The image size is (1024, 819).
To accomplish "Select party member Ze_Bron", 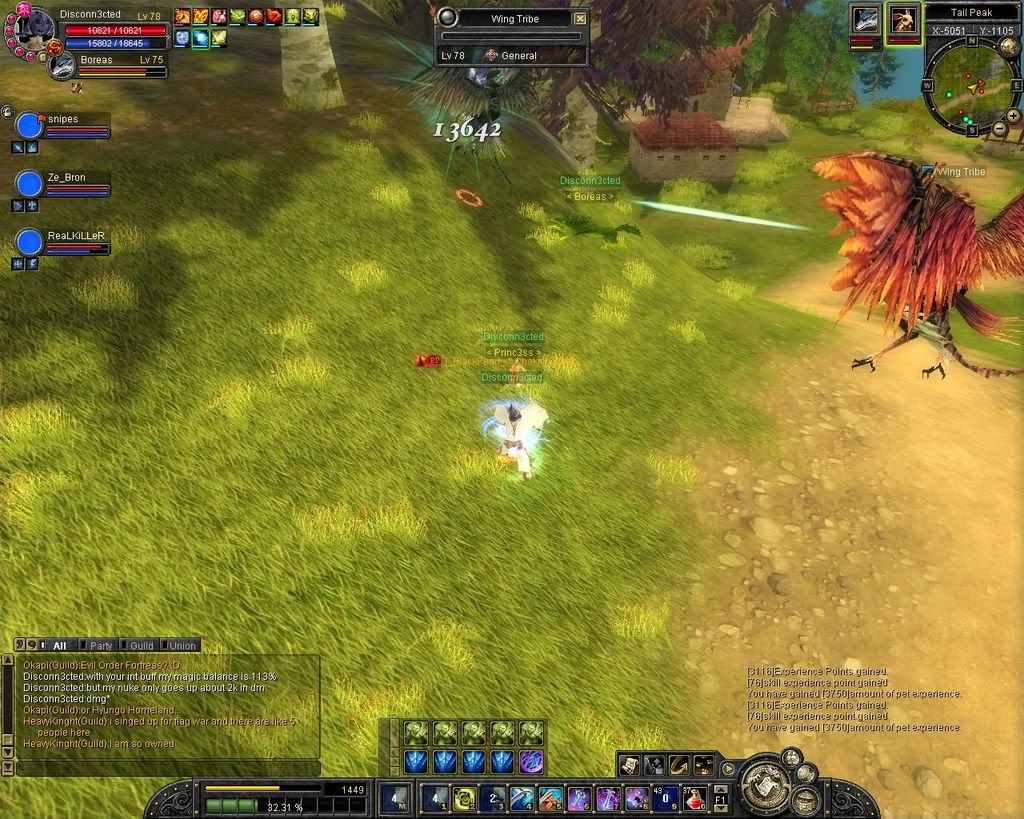I will coord(31,183).
